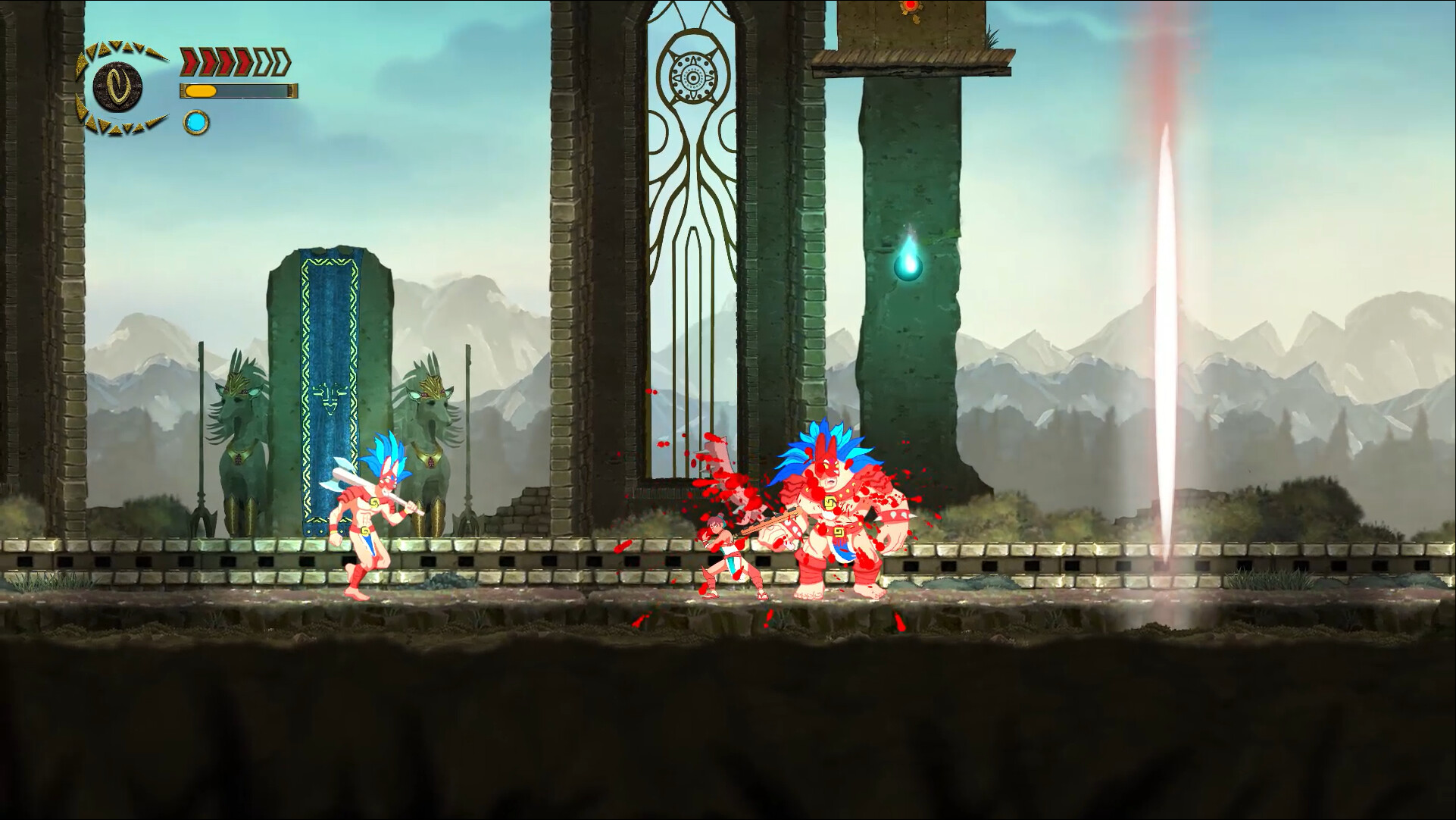Toggle the blue ability orb indicator
This screenshot has height=820, width=1456.
tap(197, 123)
